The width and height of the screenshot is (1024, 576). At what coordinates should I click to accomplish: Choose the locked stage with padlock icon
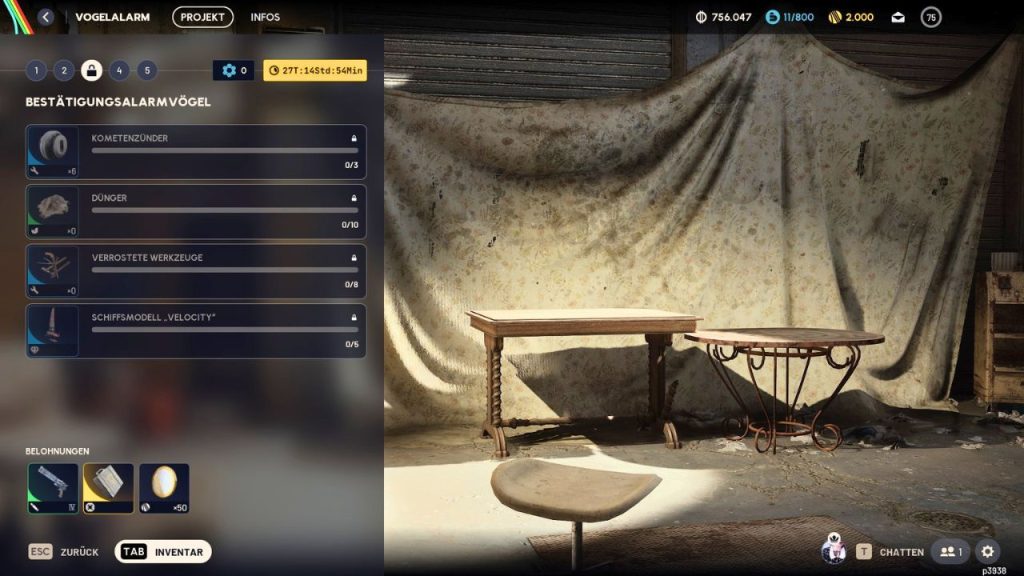(x=91, y=70)
